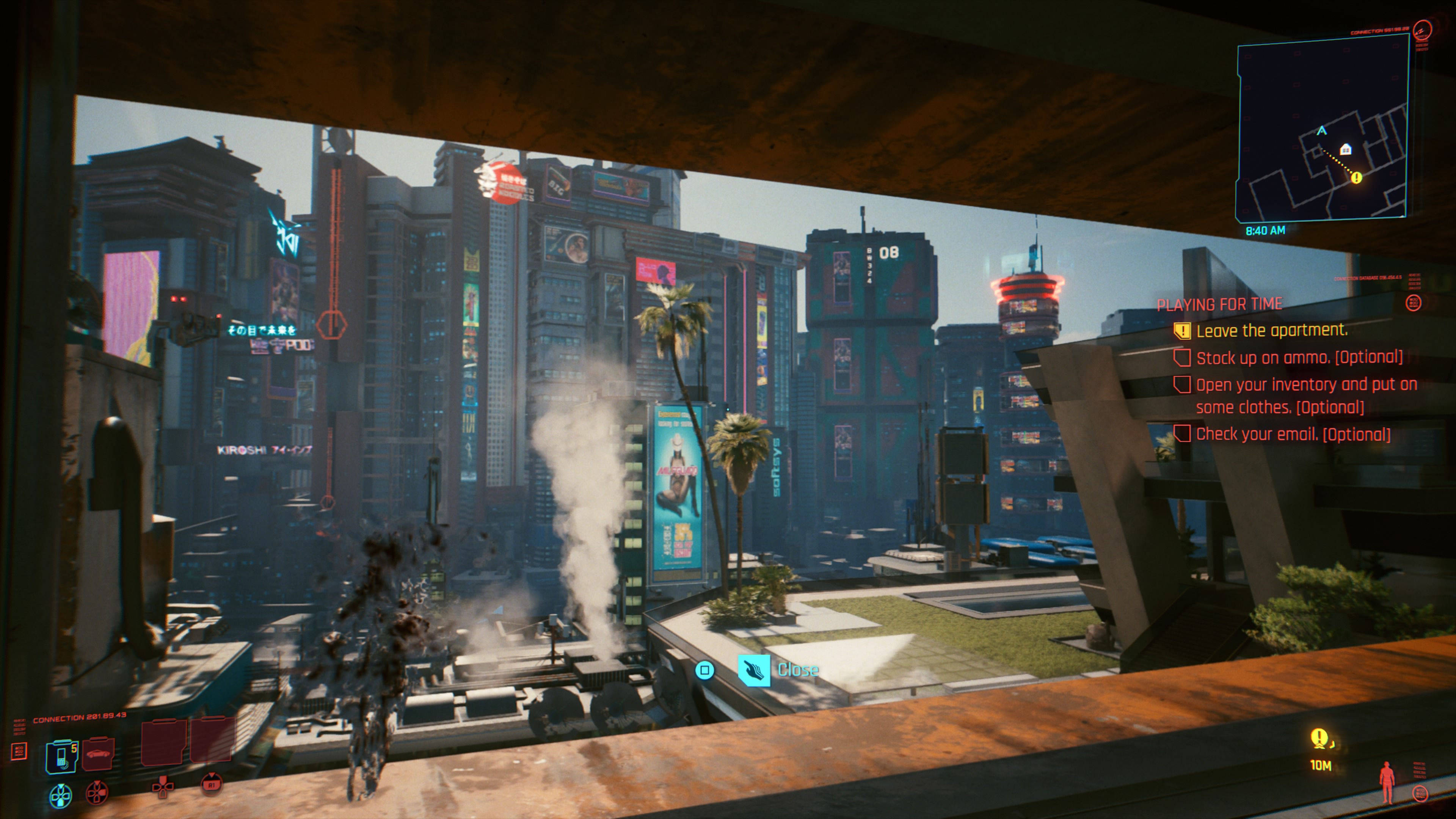Viewport: 1456px width, 819px height.
Task: Click the red character stance figure icon
Action: [x=1387, y=783]
